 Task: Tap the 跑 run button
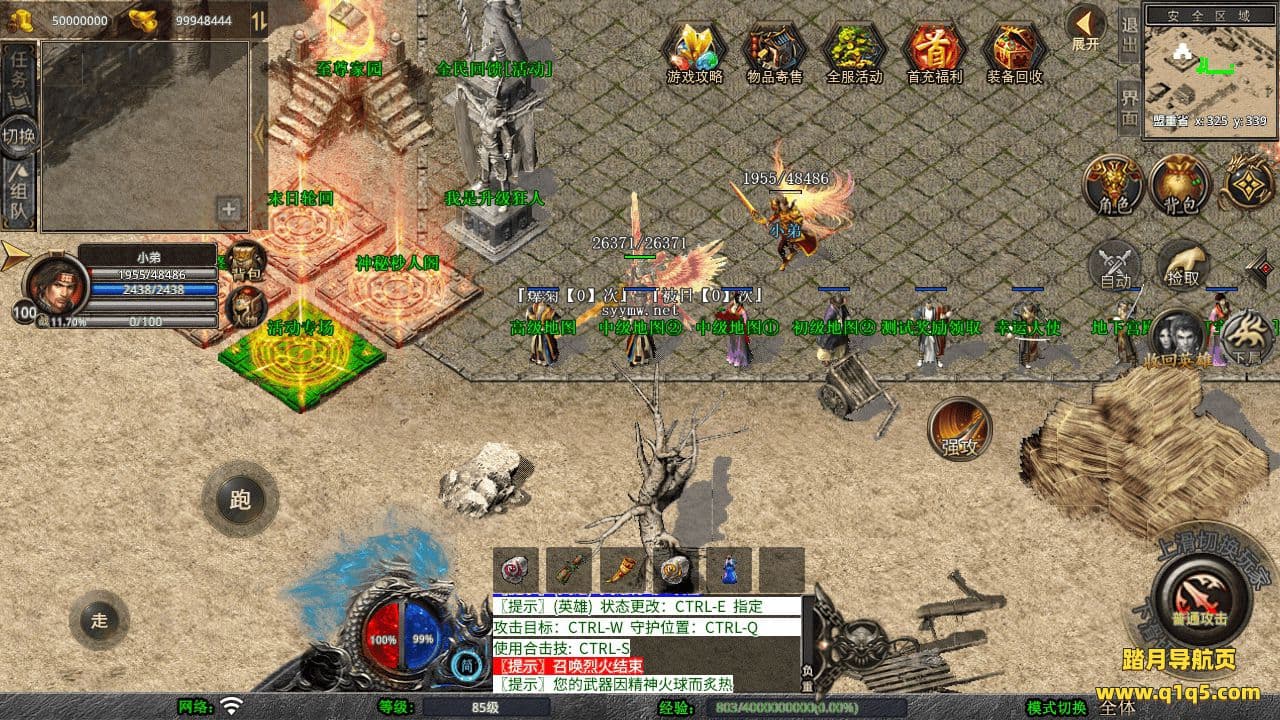coord(240,499)
